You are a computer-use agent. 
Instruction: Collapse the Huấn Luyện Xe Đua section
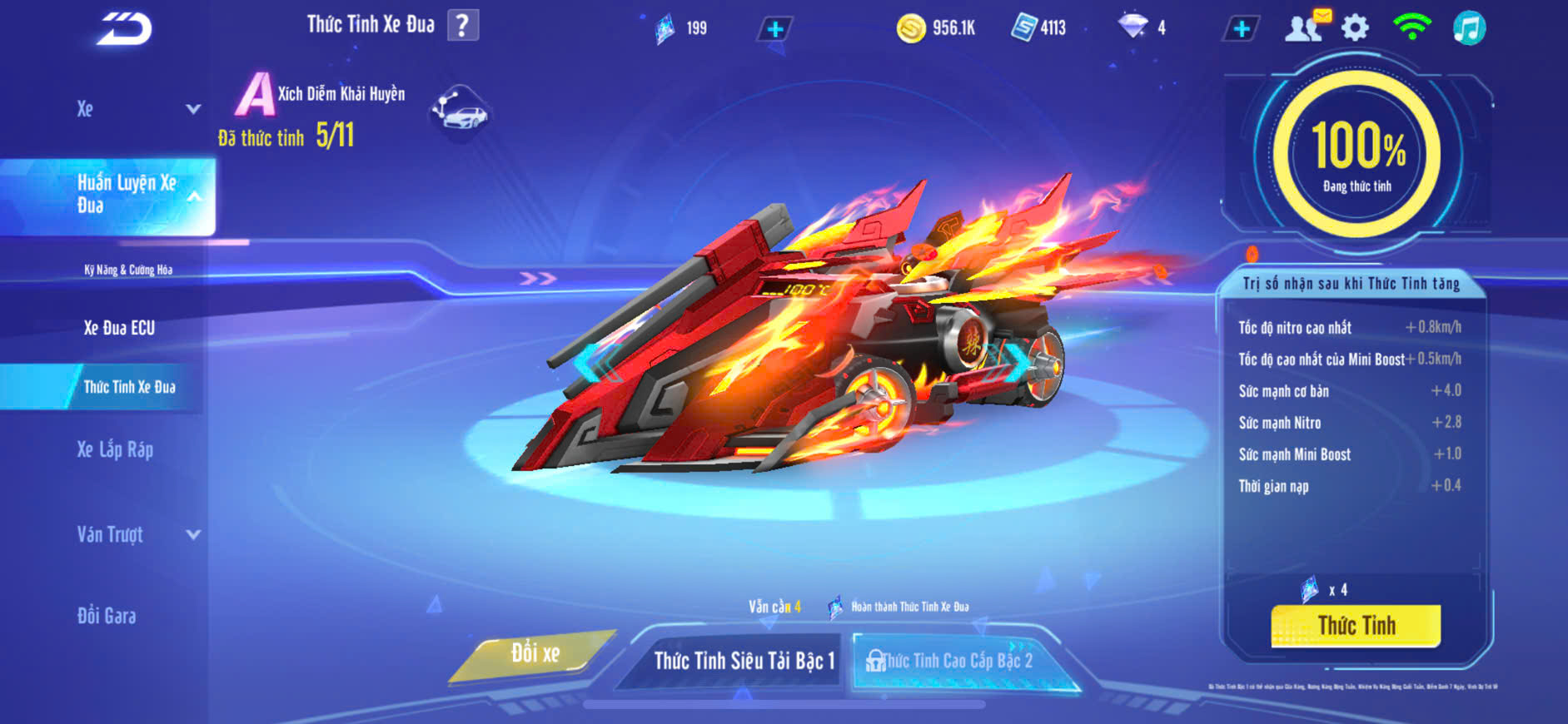coord(193,196)
